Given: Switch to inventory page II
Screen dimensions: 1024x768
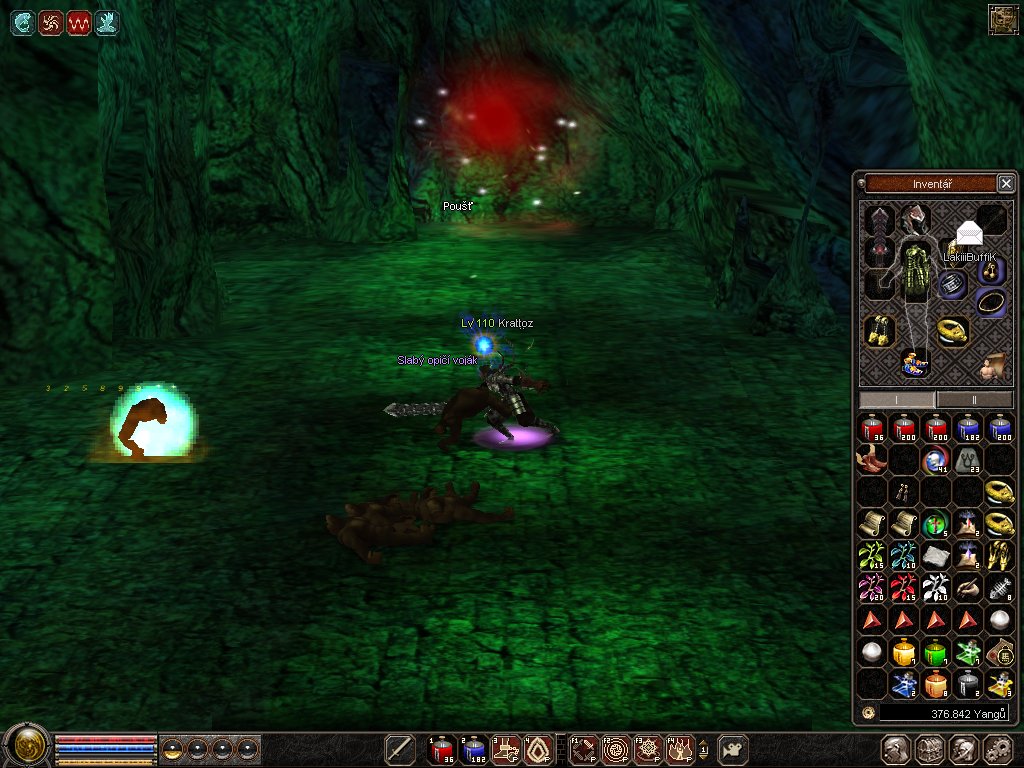Looking at the screenshot, I should [x=975, y=400].
